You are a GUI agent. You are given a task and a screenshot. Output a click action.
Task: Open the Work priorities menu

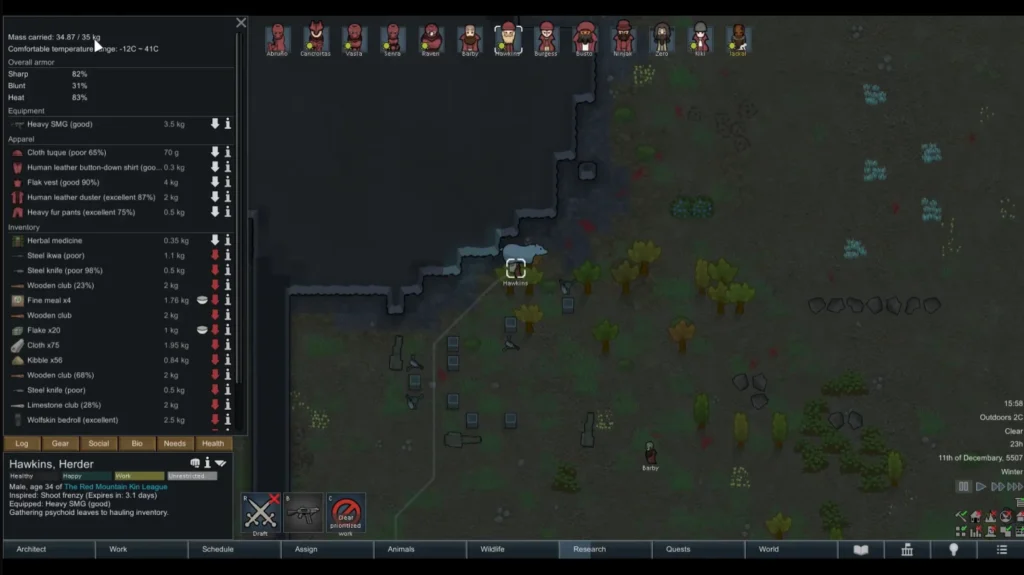click(141, 549)
